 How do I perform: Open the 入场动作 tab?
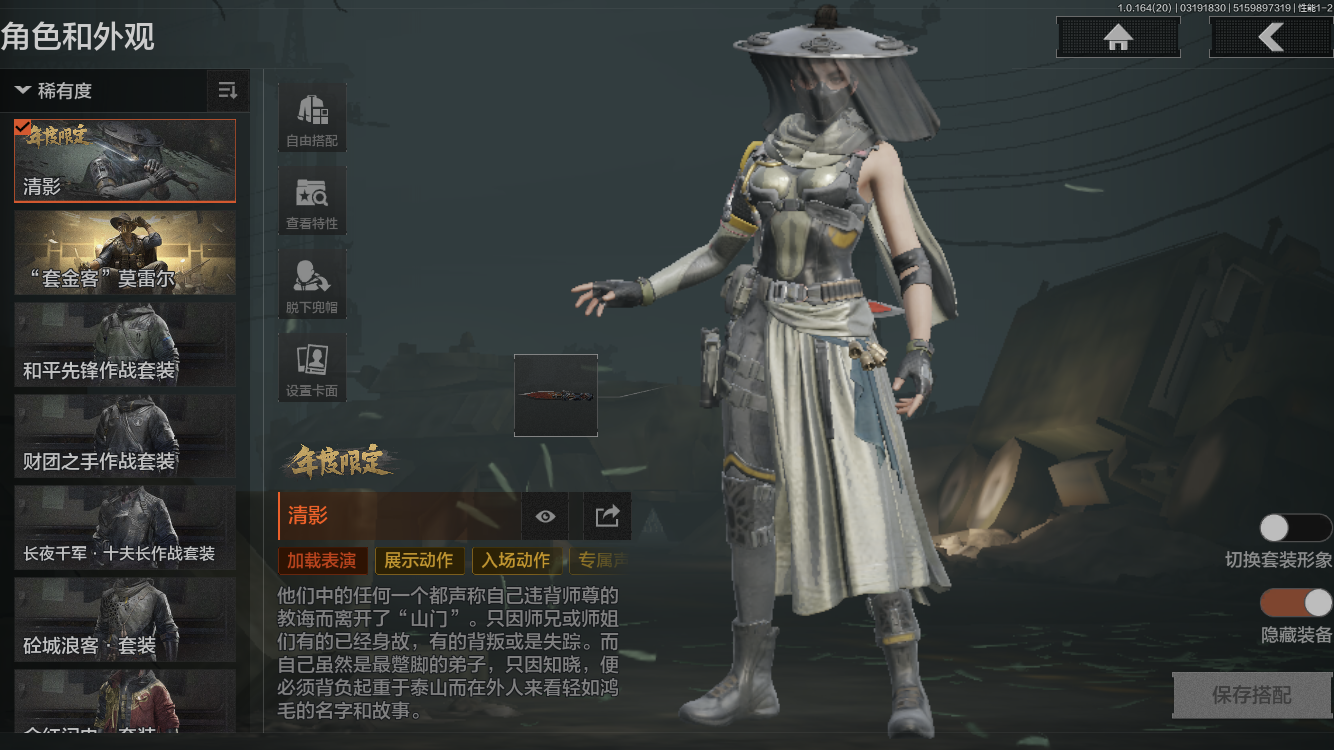516,560
